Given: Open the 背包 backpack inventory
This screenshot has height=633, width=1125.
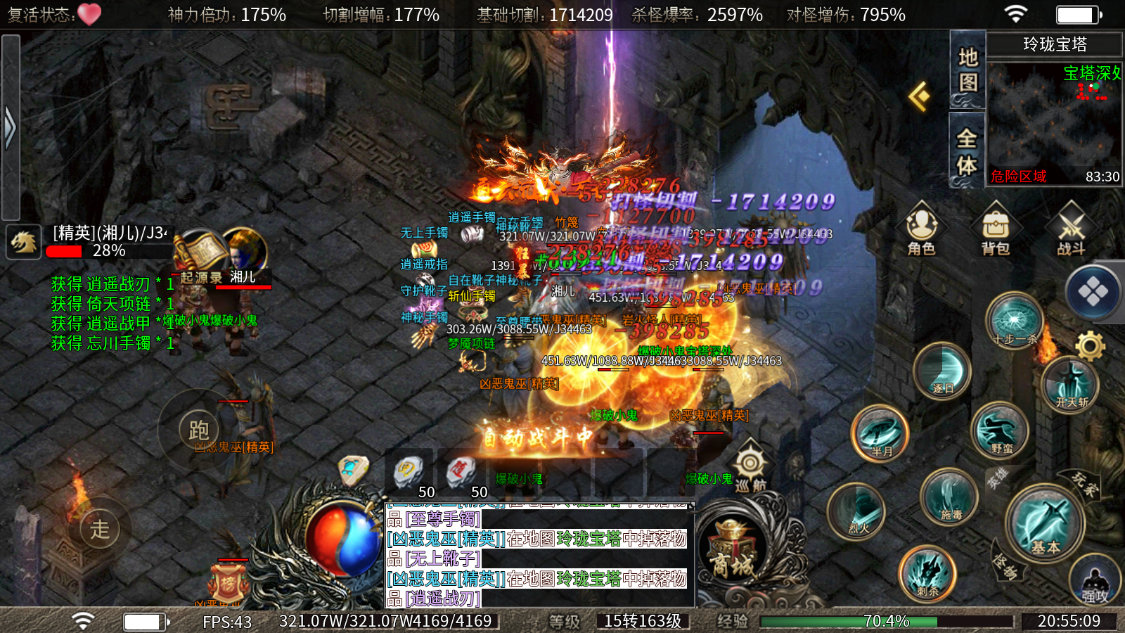Looking at the screenshot, I should click(x=995, y=228).
